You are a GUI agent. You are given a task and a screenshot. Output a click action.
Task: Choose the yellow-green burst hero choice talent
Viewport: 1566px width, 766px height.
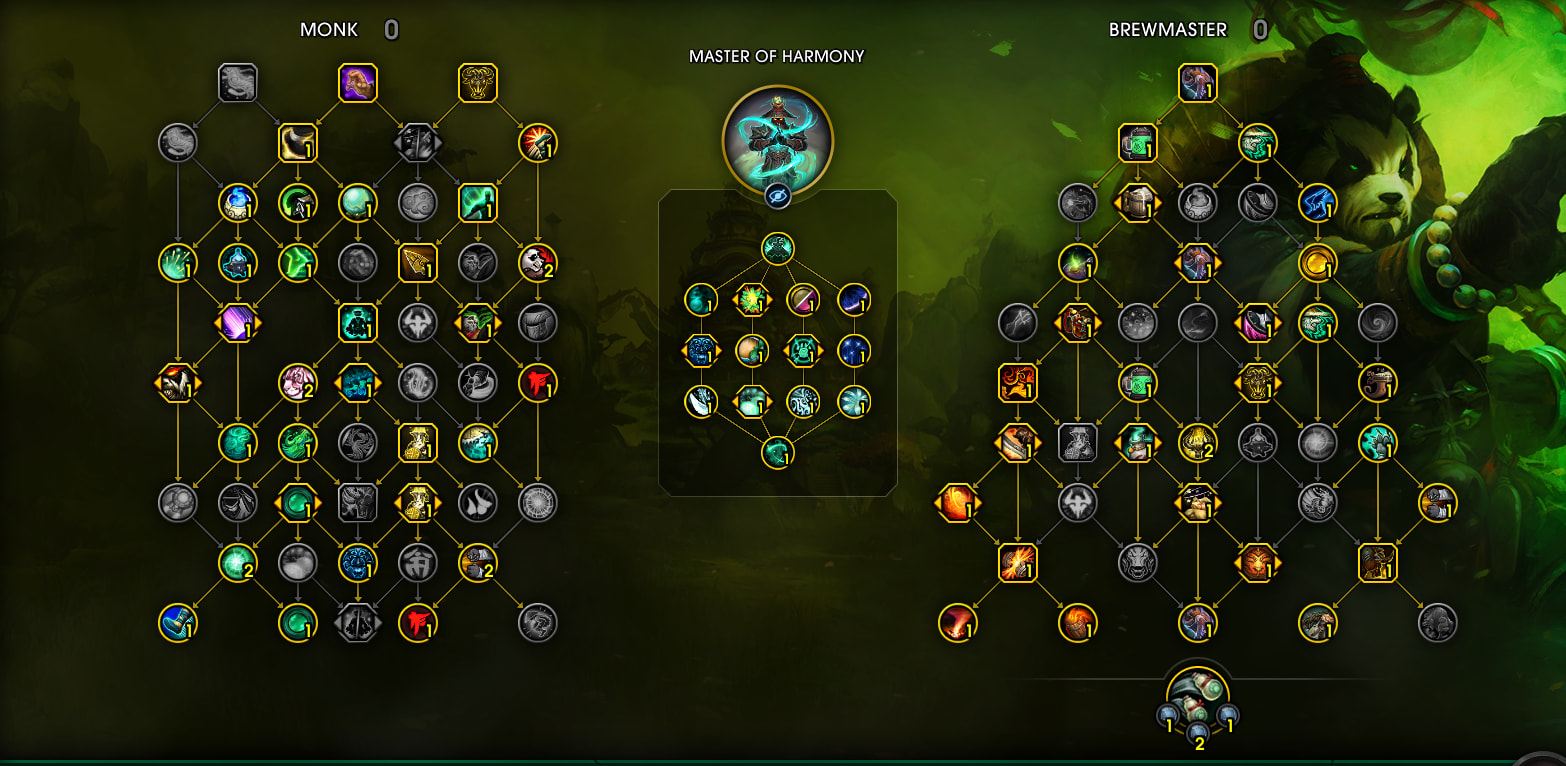pyautogui.click(x=752, y=298)
